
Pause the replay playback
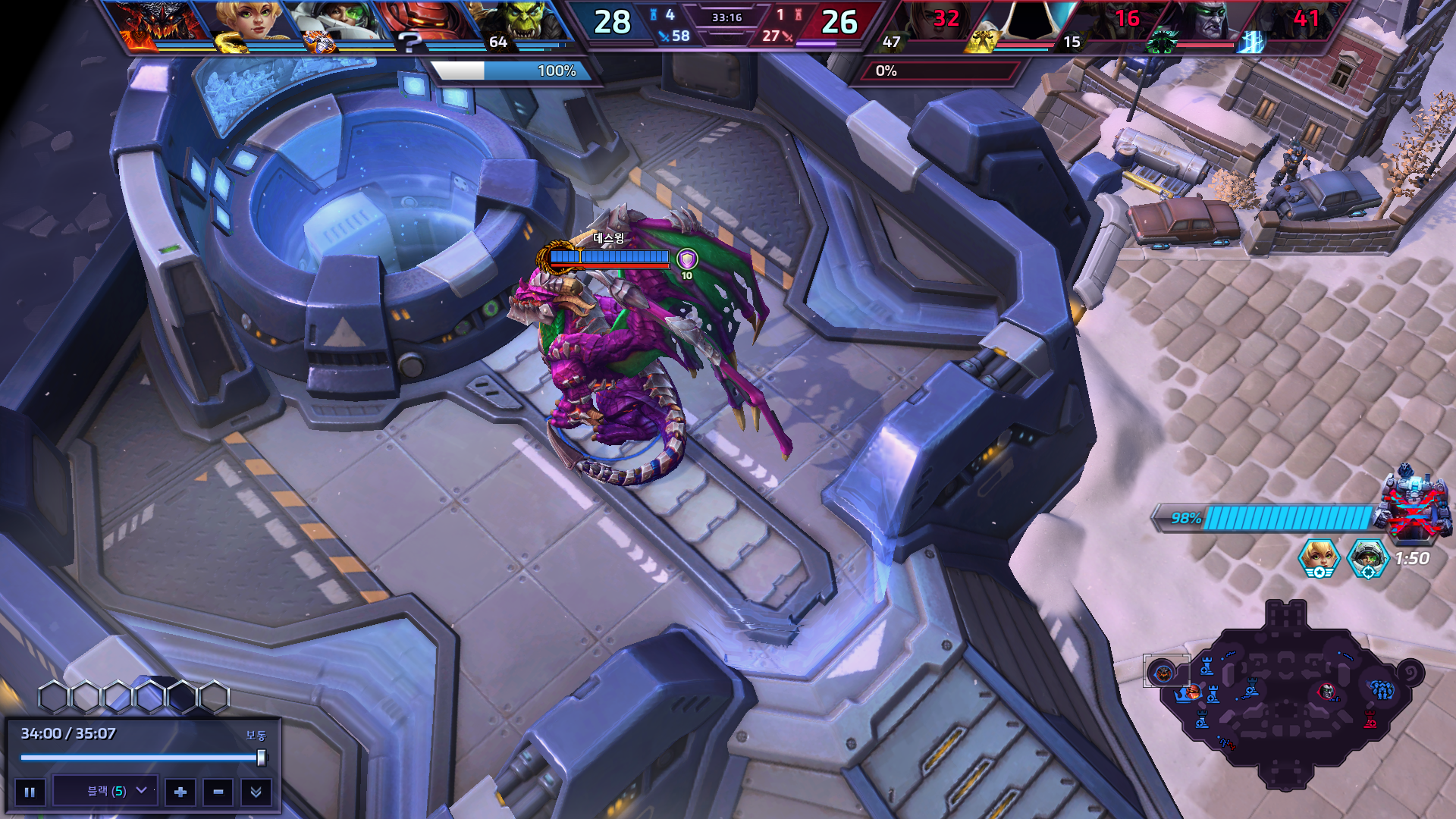tap(30, 792)
